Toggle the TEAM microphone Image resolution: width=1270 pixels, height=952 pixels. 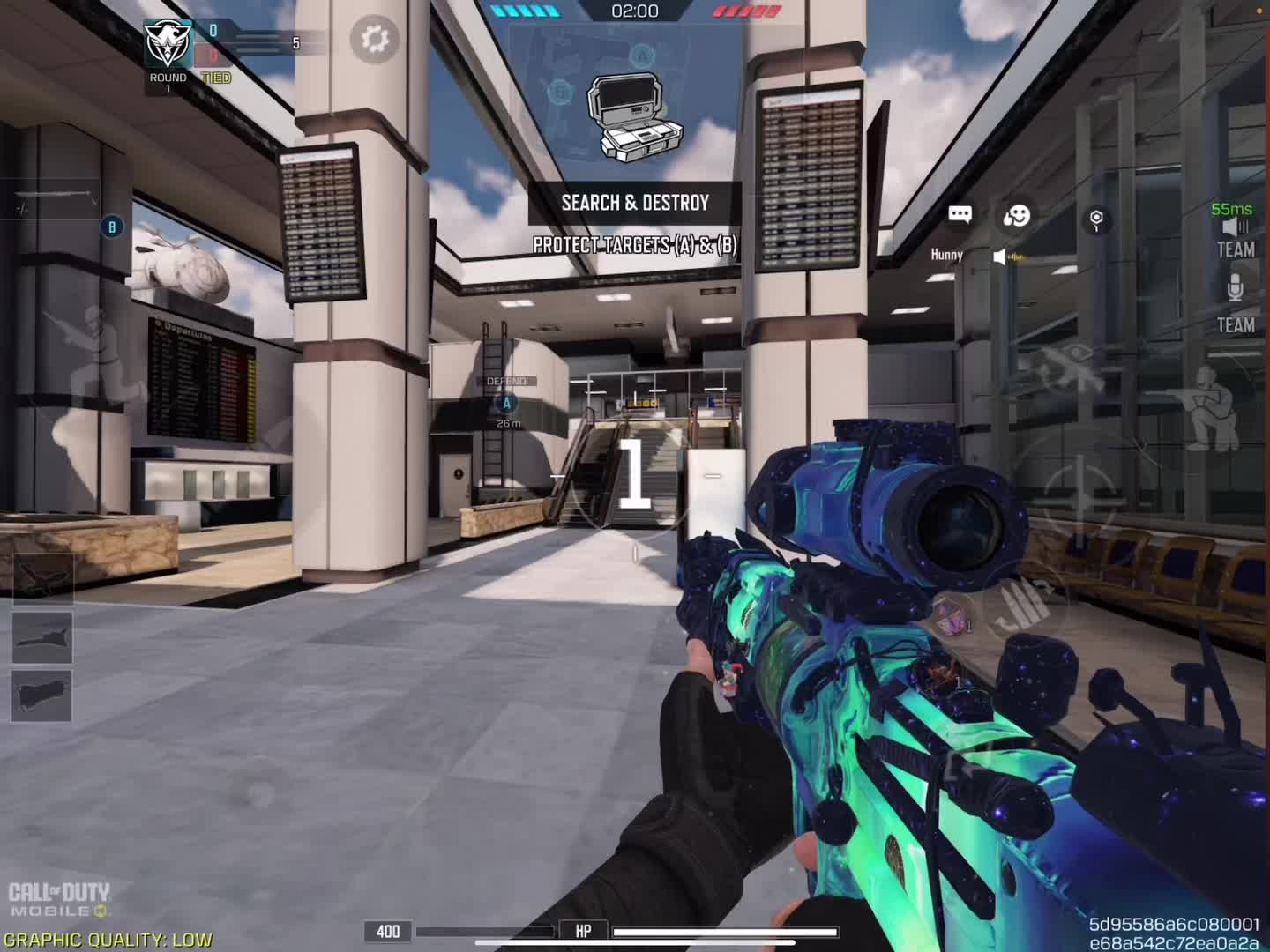[x=1236, y=301]
